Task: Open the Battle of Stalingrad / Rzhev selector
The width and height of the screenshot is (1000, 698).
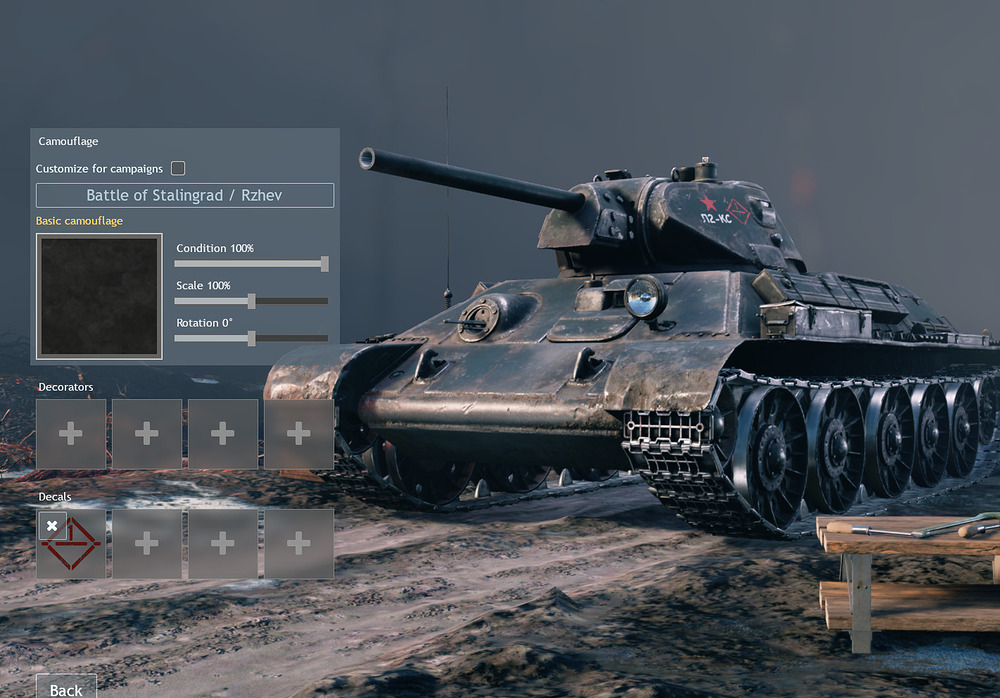Action: tap(185, 195)
